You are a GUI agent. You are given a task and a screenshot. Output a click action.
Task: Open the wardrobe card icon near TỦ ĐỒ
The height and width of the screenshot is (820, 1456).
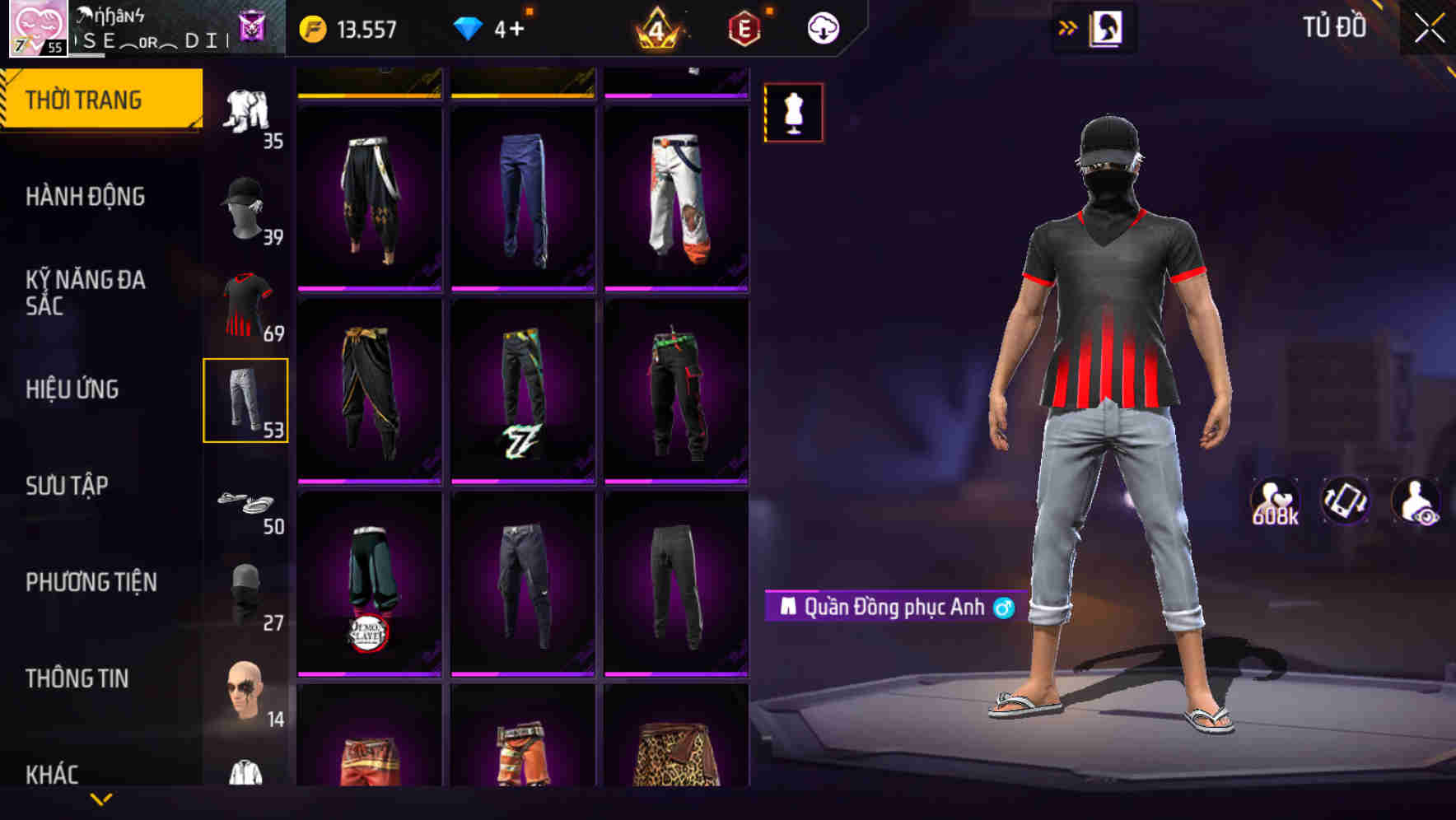click(1106, 27)
